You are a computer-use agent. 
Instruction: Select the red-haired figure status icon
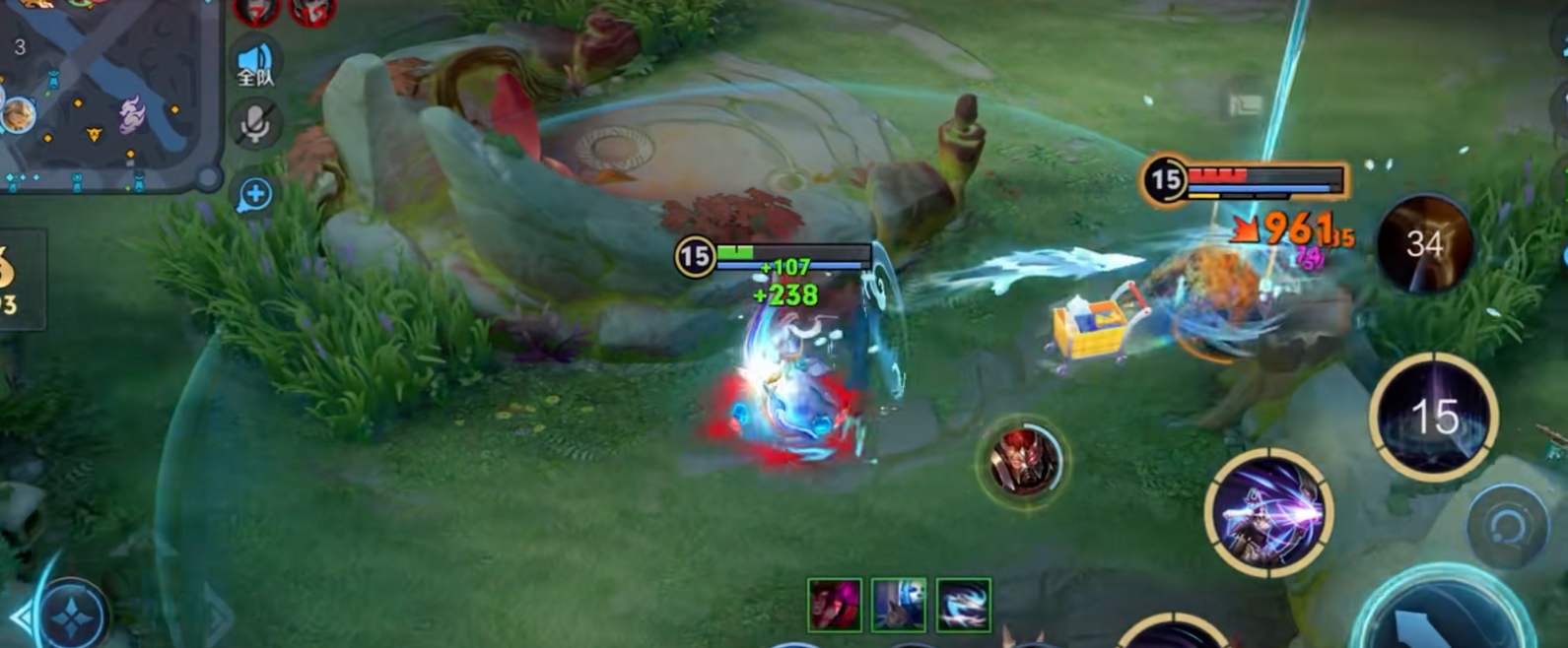tap(834, 604)
